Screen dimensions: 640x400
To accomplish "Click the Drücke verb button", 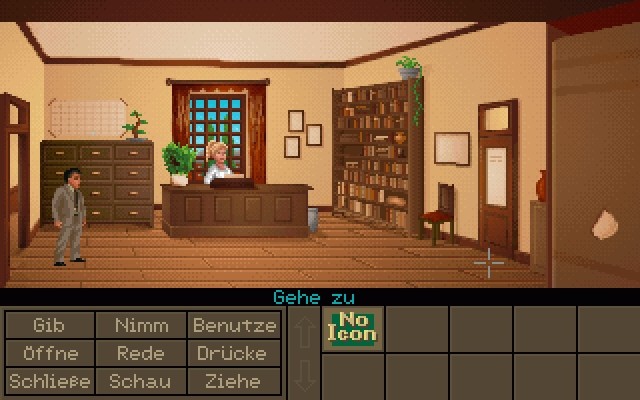I will click(234, 354).
